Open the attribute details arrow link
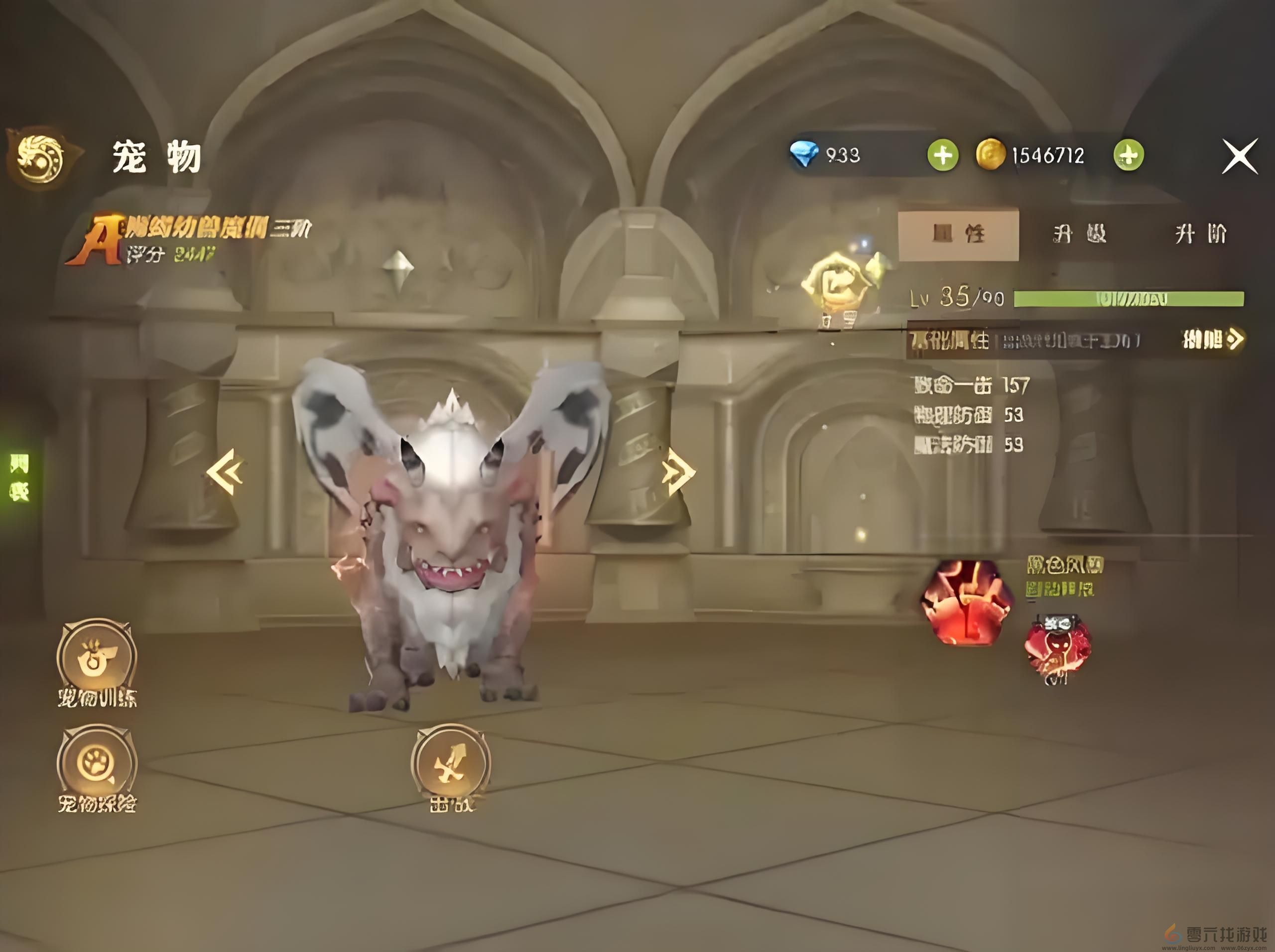The height and width of the screenshot is (952, 1275). tap(1212, 340)
